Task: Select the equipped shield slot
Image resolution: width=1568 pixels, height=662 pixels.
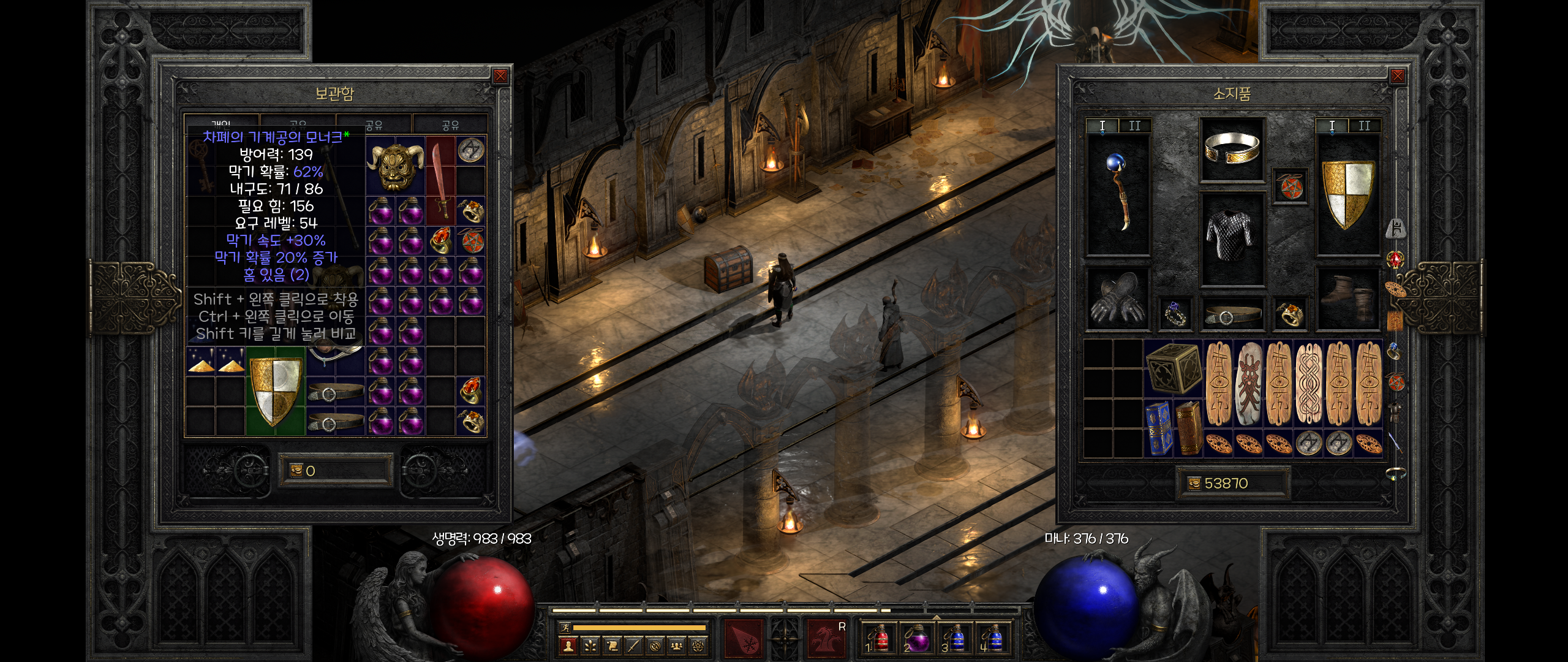Action: pyautogui.click(x=1347, y=195)
